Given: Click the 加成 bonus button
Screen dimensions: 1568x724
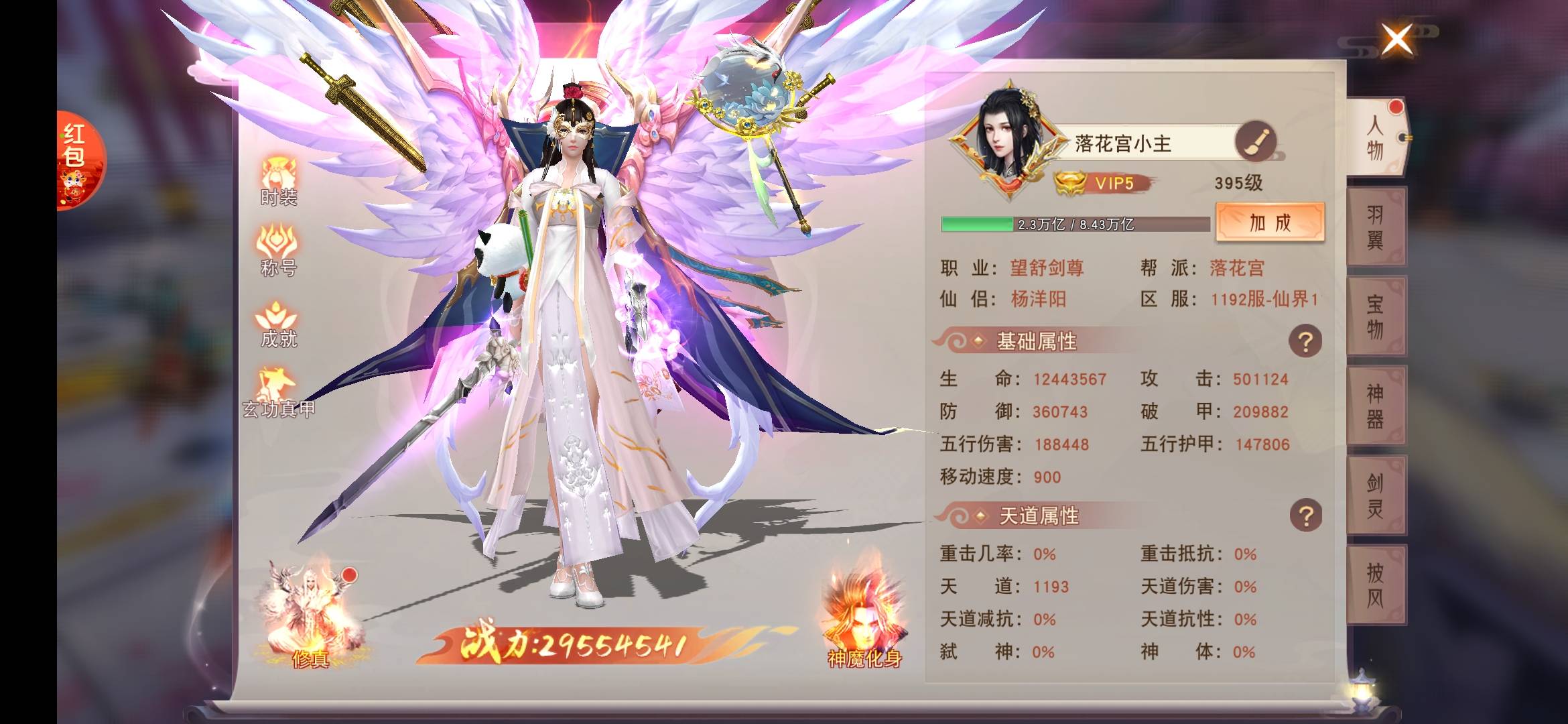Looking at the screenshot, I should click(1270, 223).
